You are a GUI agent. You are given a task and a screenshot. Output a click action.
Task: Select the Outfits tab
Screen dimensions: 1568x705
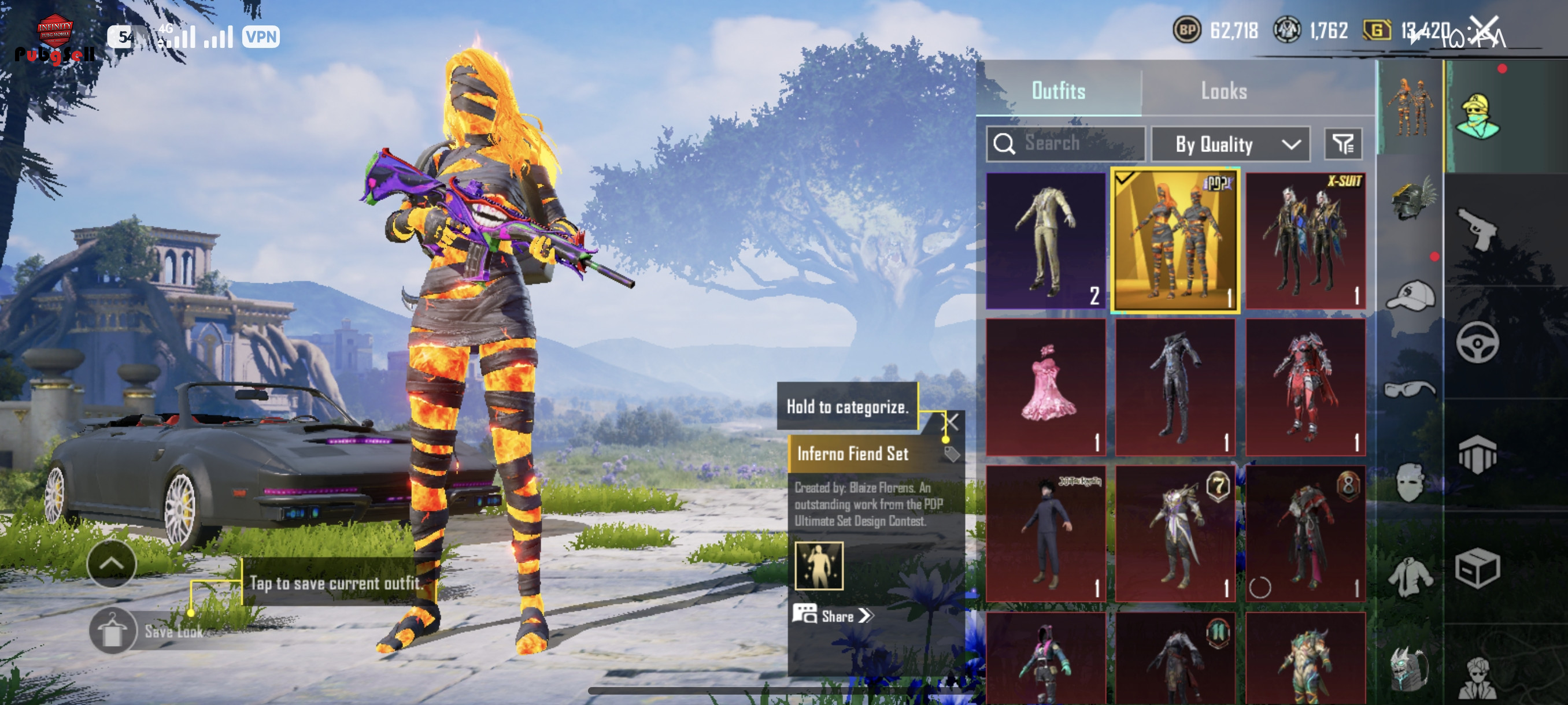(1058, 91)
